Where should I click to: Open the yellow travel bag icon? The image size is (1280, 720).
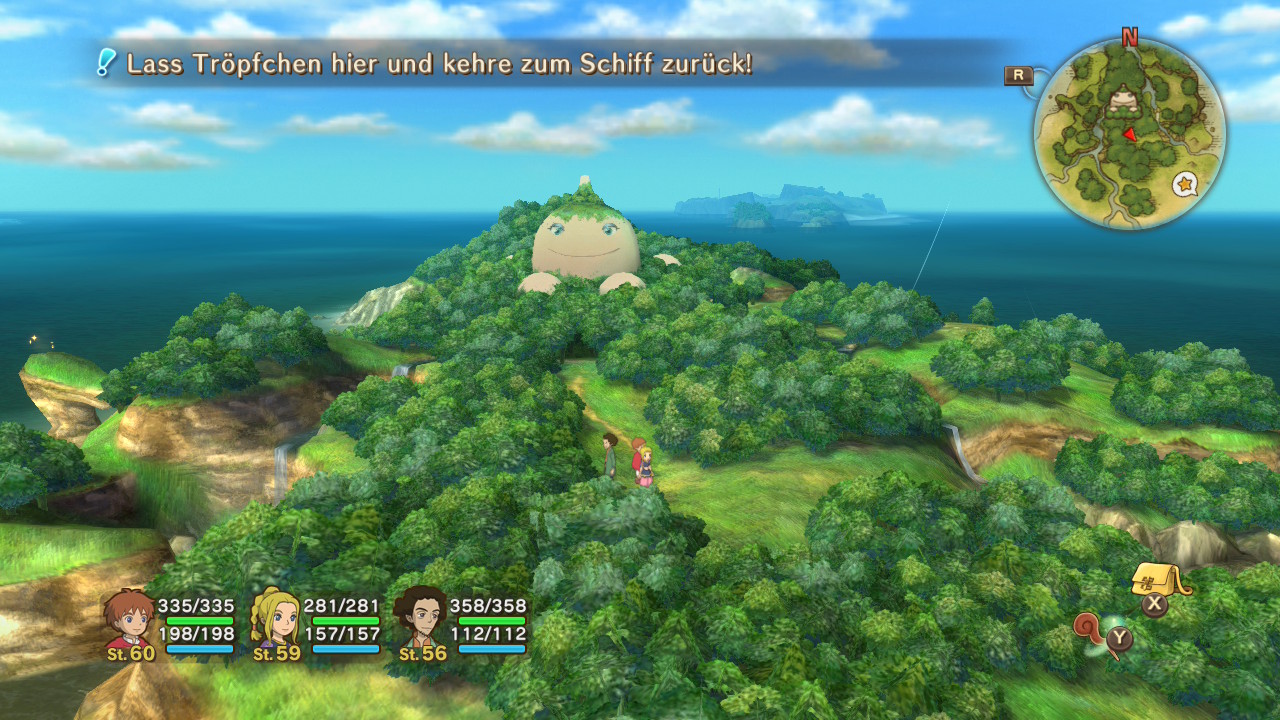tap(1158, 579)
